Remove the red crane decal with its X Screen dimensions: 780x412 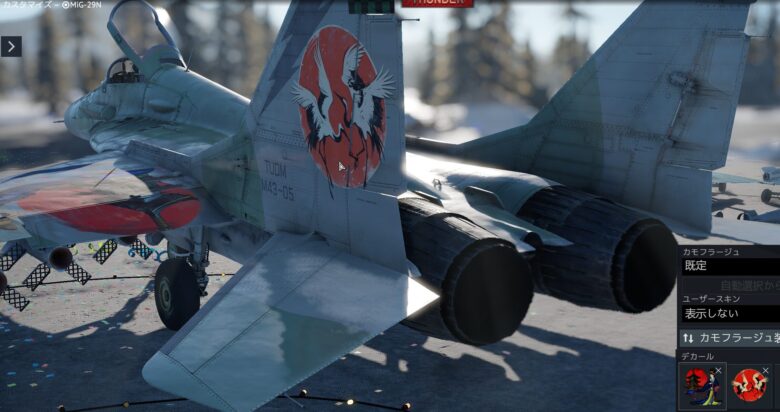point(765,370)
